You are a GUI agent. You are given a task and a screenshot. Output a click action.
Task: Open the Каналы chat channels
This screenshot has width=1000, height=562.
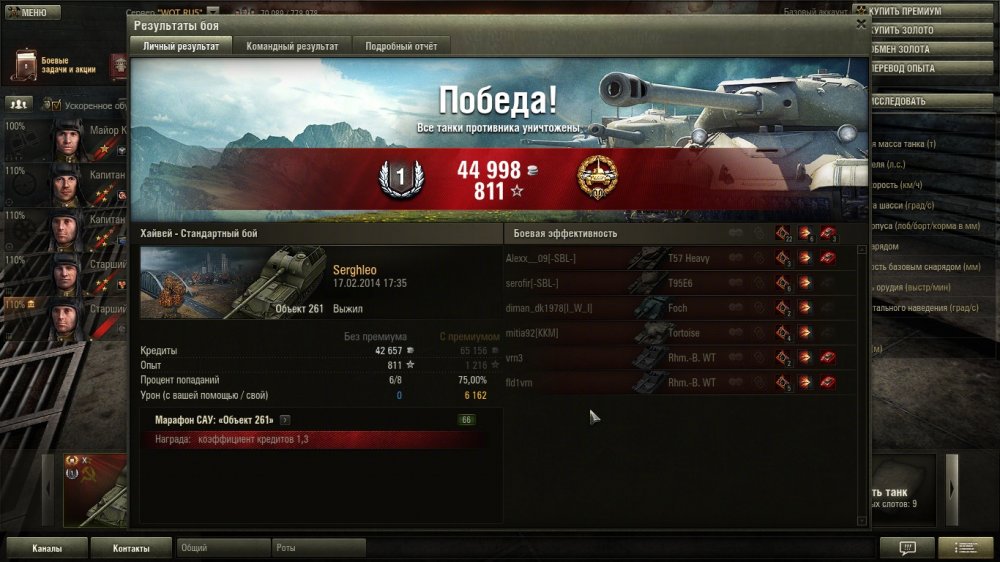point(47,548)
